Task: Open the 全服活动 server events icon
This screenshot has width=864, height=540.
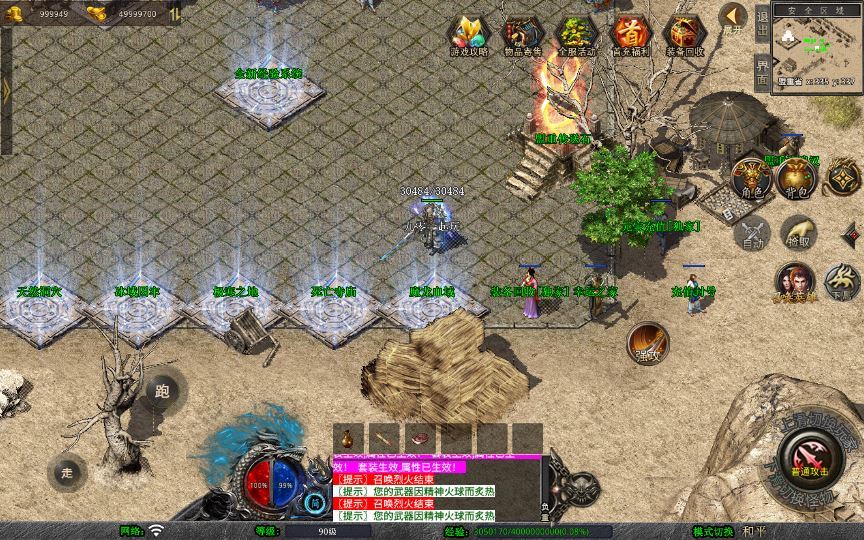Action: coord(576,35)
